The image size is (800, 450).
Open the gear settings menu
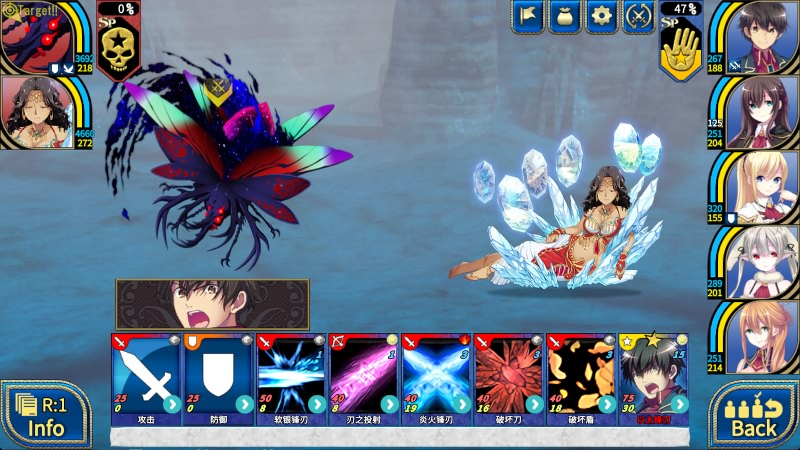point(601,16)
